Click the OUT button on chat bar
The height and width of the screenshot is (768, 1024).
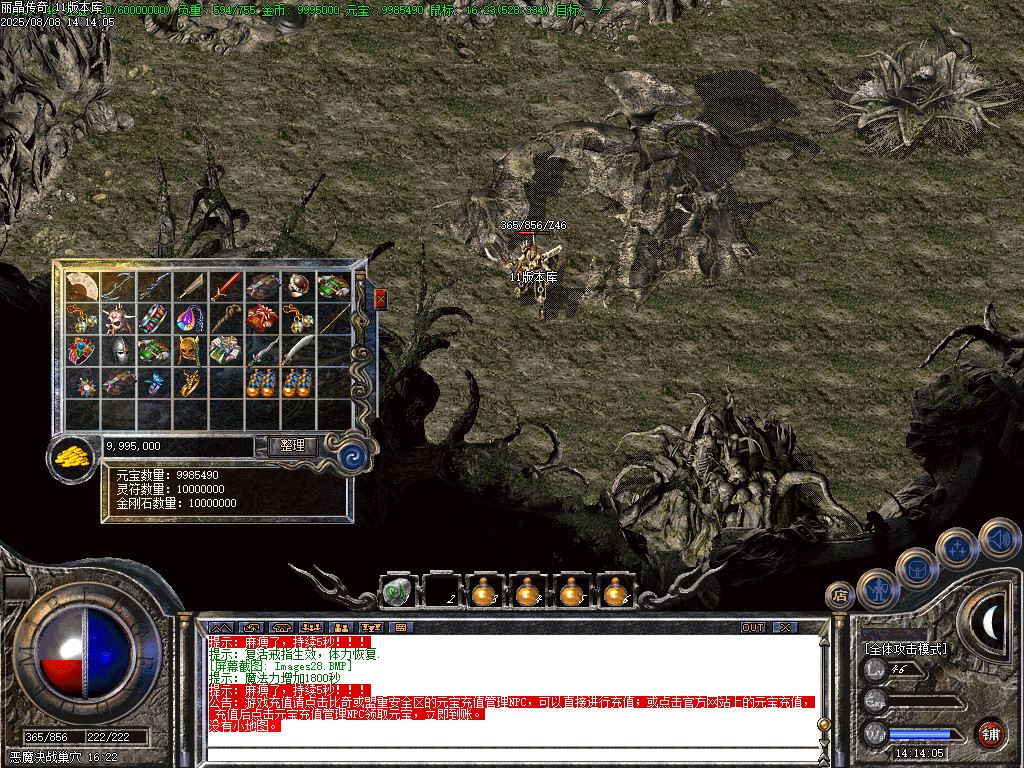click(753, 627)
